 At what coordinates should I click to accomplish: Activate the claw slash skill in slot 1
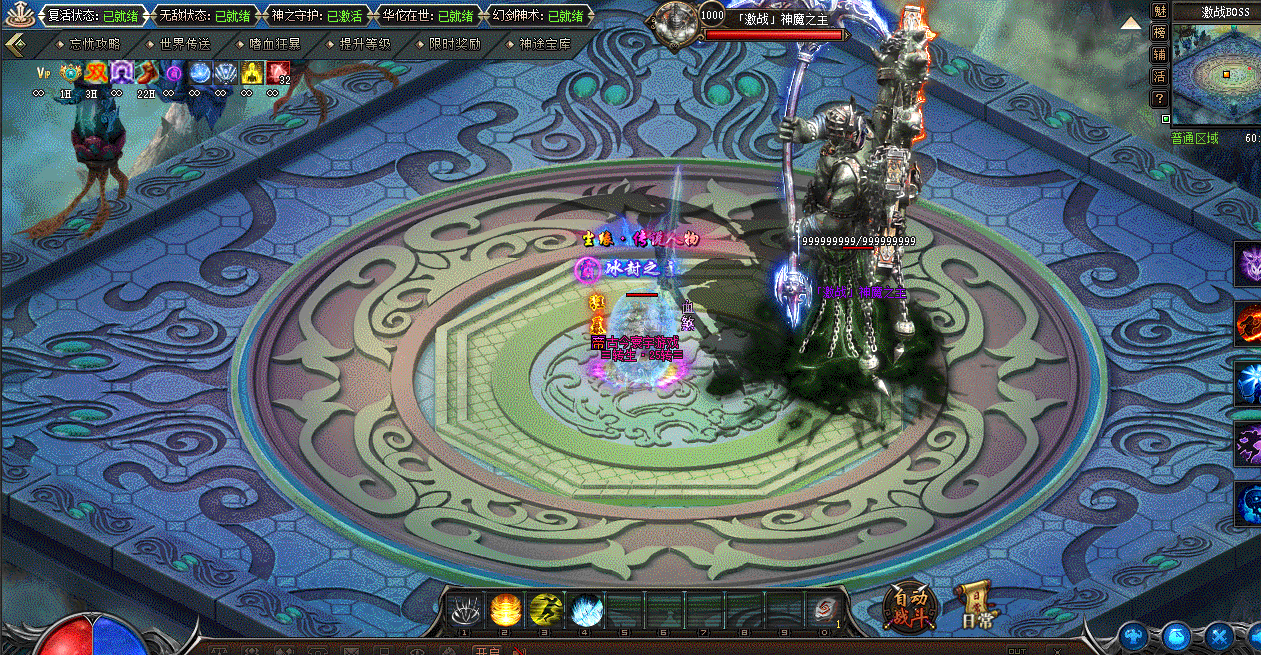(464, 609)
